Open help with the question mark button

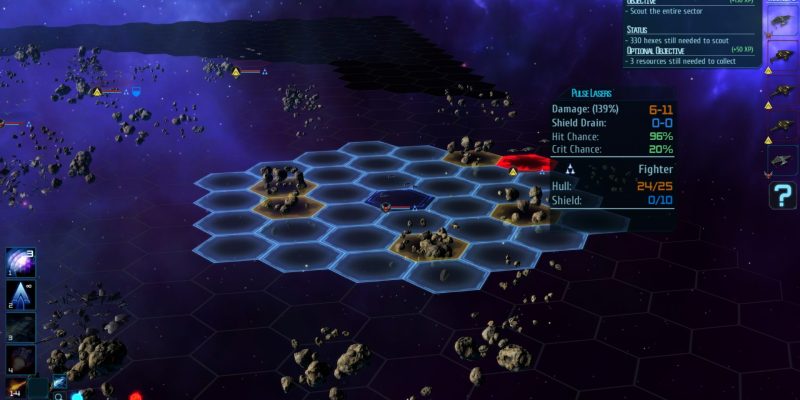(782, 195)
